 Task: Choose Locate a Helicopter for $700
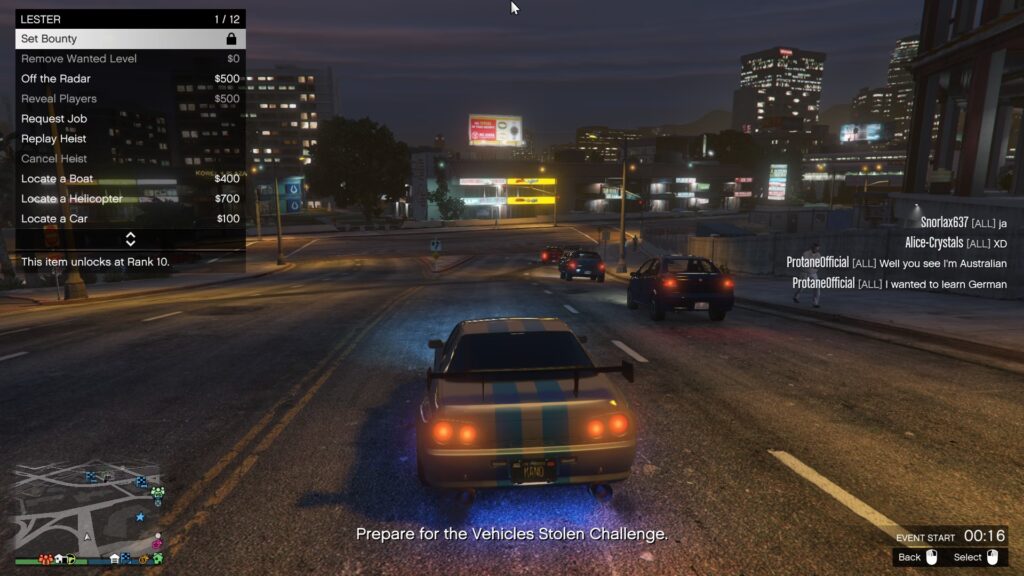point(130,199)
